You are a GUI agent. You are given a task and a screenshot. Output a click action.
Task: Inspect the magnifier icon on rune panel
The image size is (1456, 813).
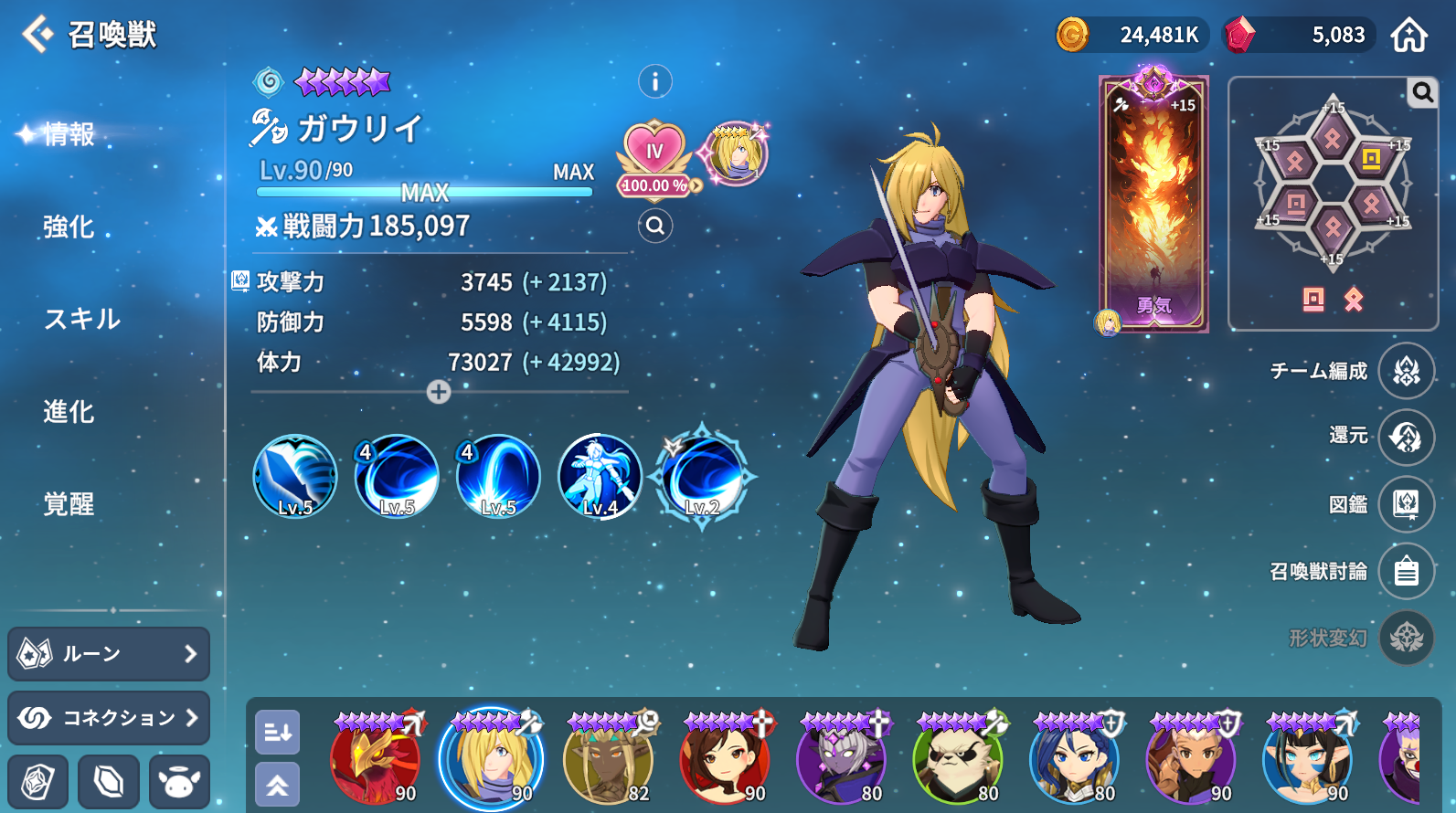point(1422,92)
